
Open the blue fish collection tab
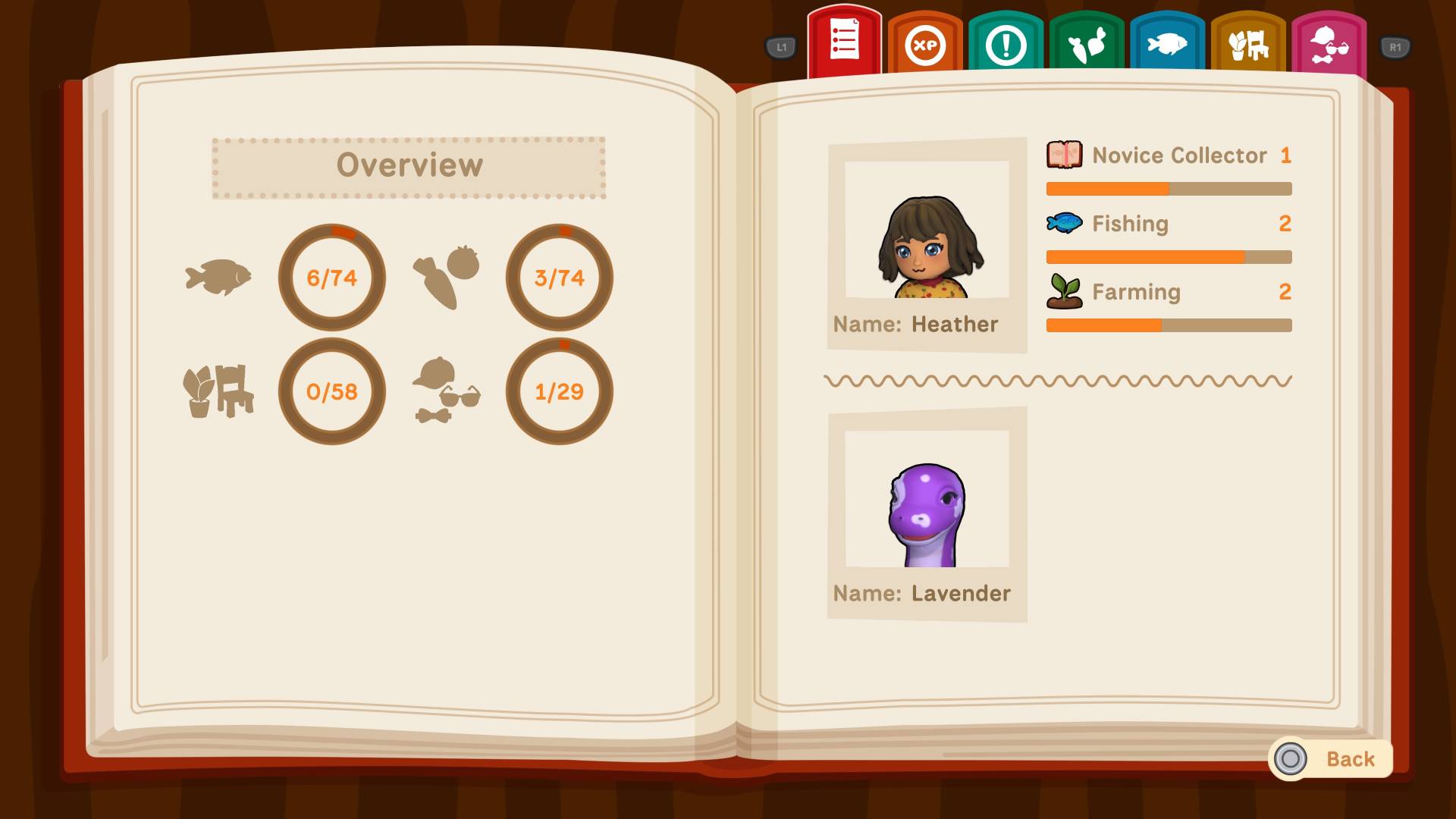click(1167, 42)
